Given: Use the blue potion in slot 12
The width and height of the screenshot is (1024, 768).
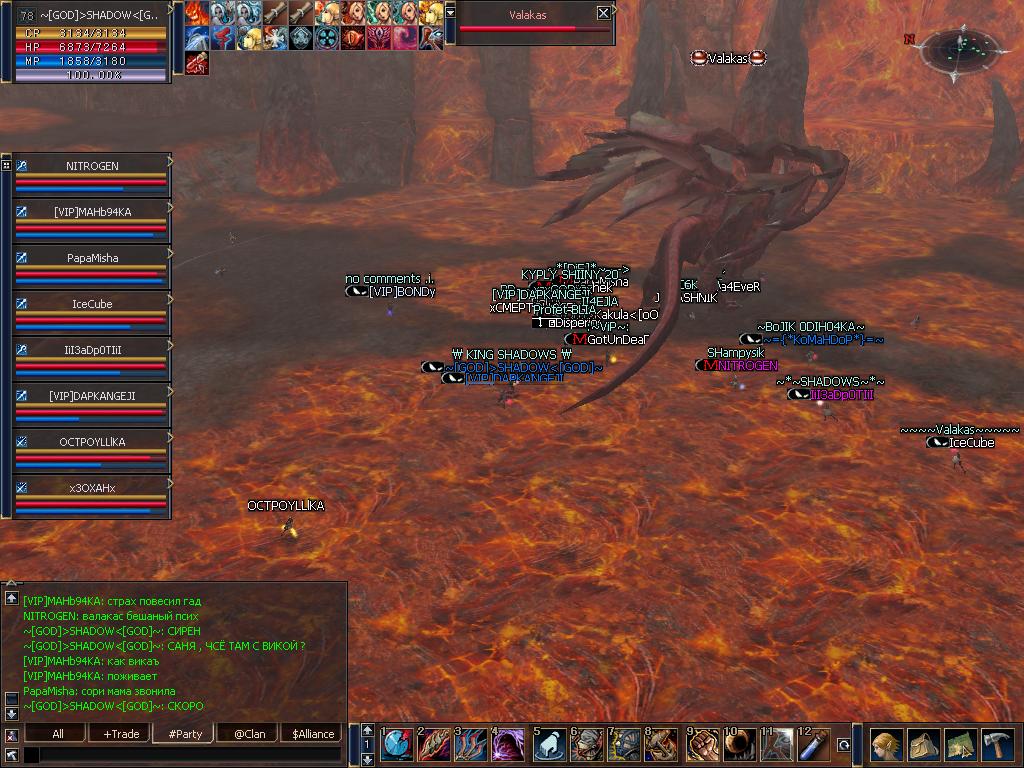Looking at the screenshot, I should point(813,745).
